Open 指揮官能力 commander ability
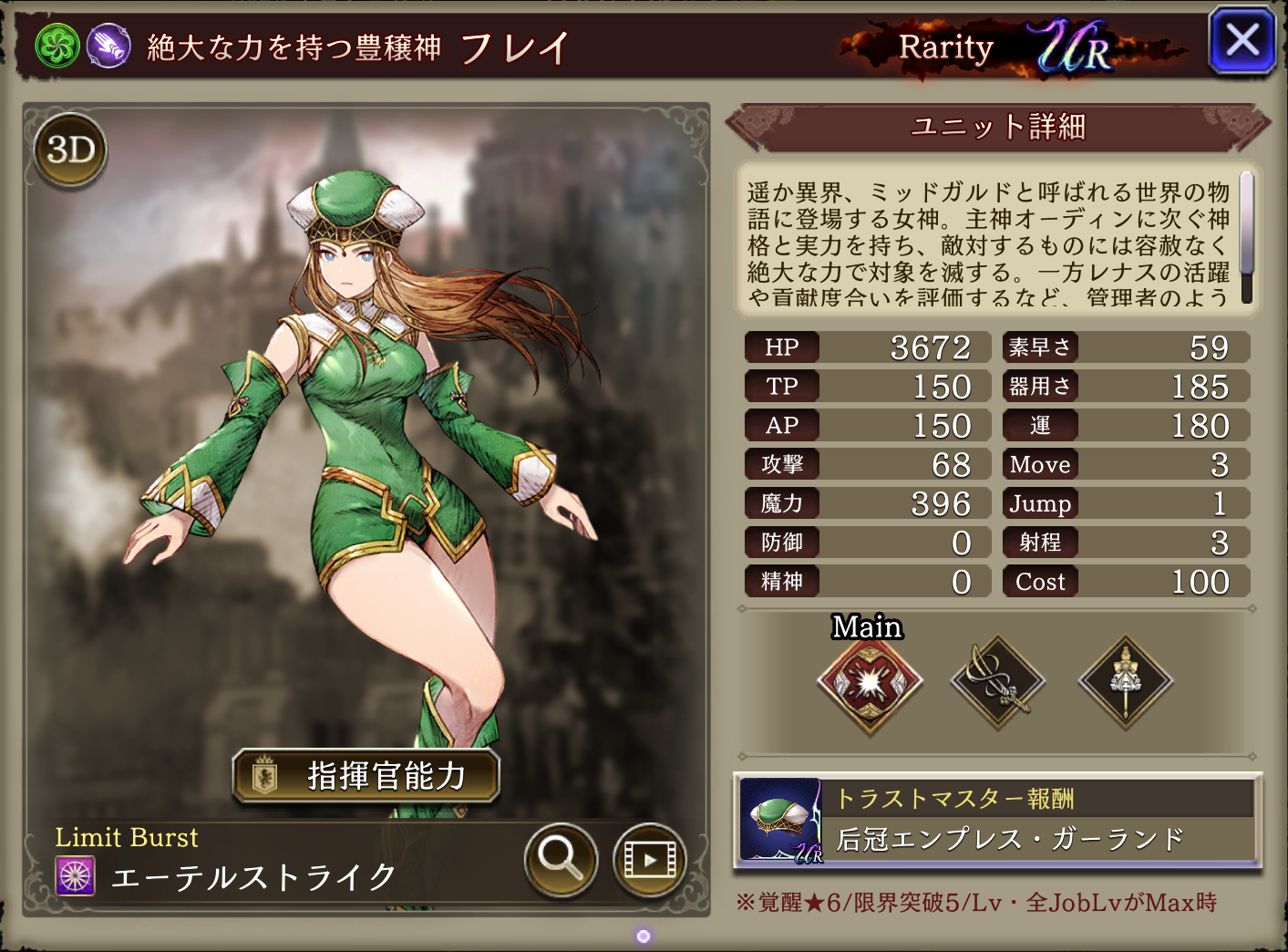 366,776
